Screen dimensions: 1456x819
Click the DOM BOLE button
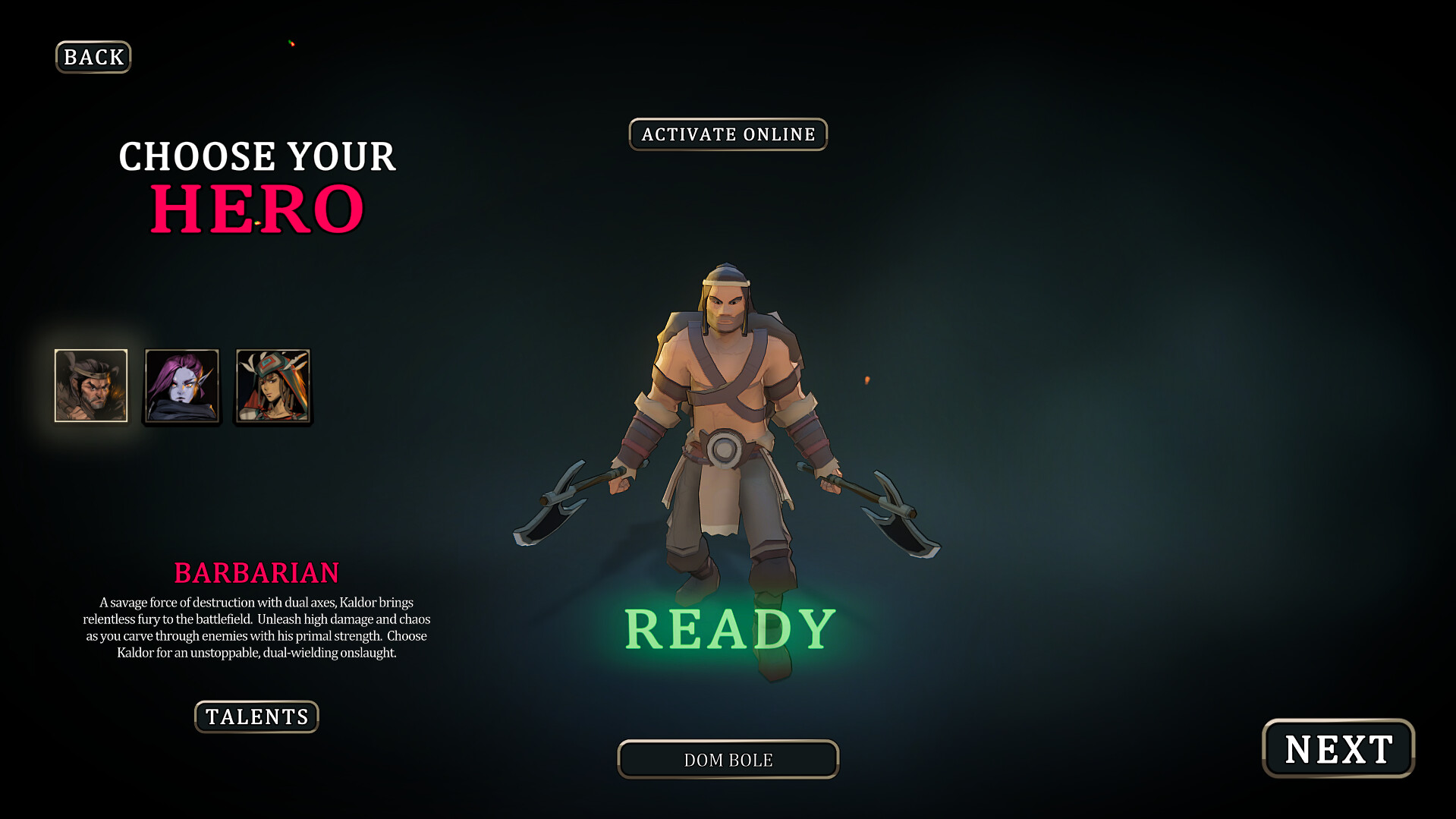coord(728,759)
